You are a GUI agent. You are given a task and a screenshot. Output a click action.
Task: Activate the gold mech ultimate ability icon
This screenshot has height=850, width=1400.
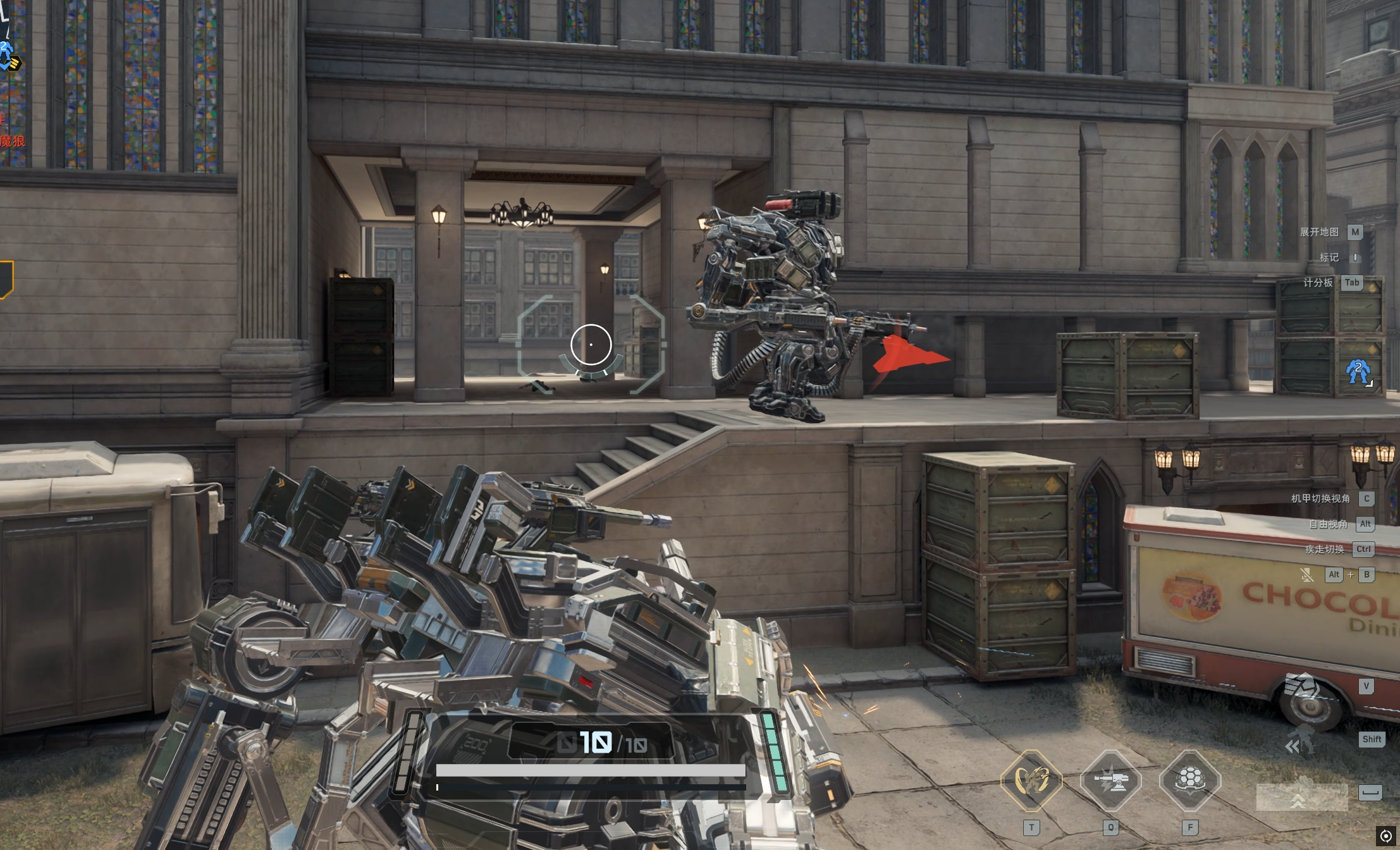pyautogui.click(x=1031, y=780)
